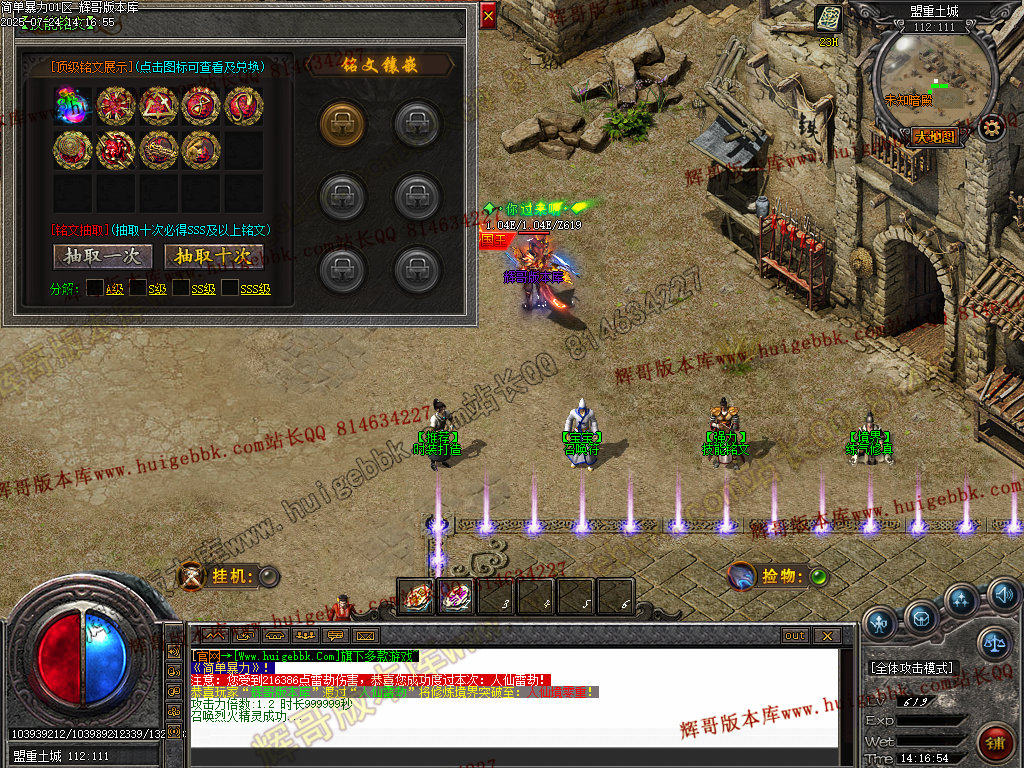Screen dimensions: 1024x768
Task: Tick the A级 decompose checkbox
Action: coord(94,289)
